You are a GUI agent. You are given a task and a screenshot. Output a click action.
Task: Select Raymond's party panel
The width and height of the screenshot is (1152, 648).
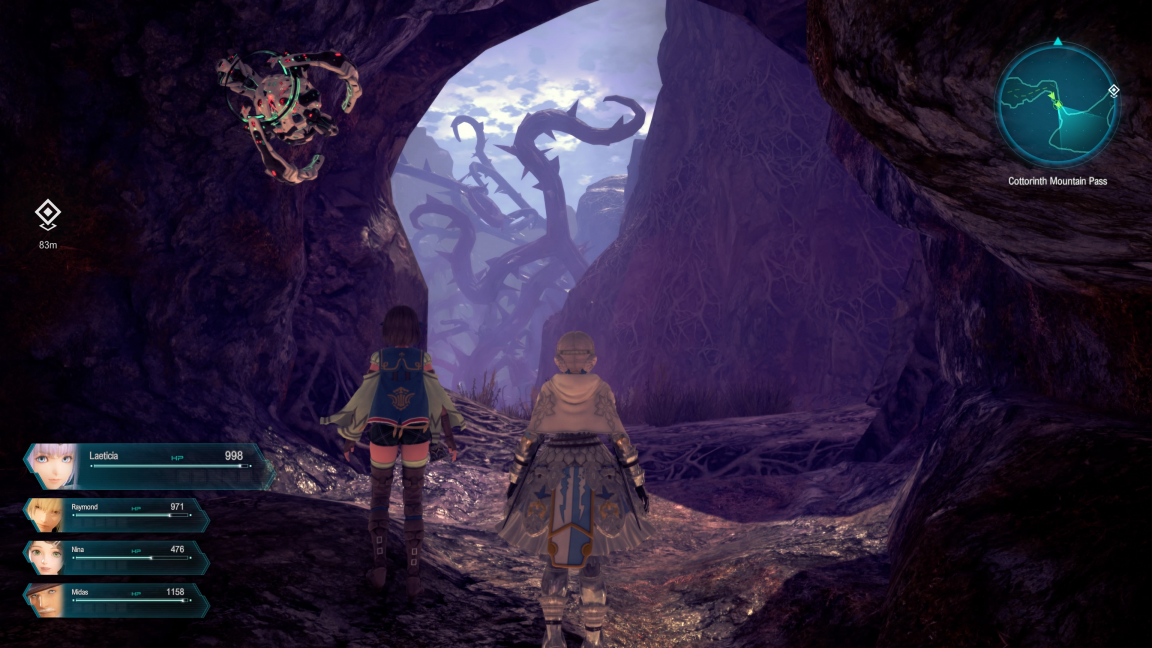[118, 514]
